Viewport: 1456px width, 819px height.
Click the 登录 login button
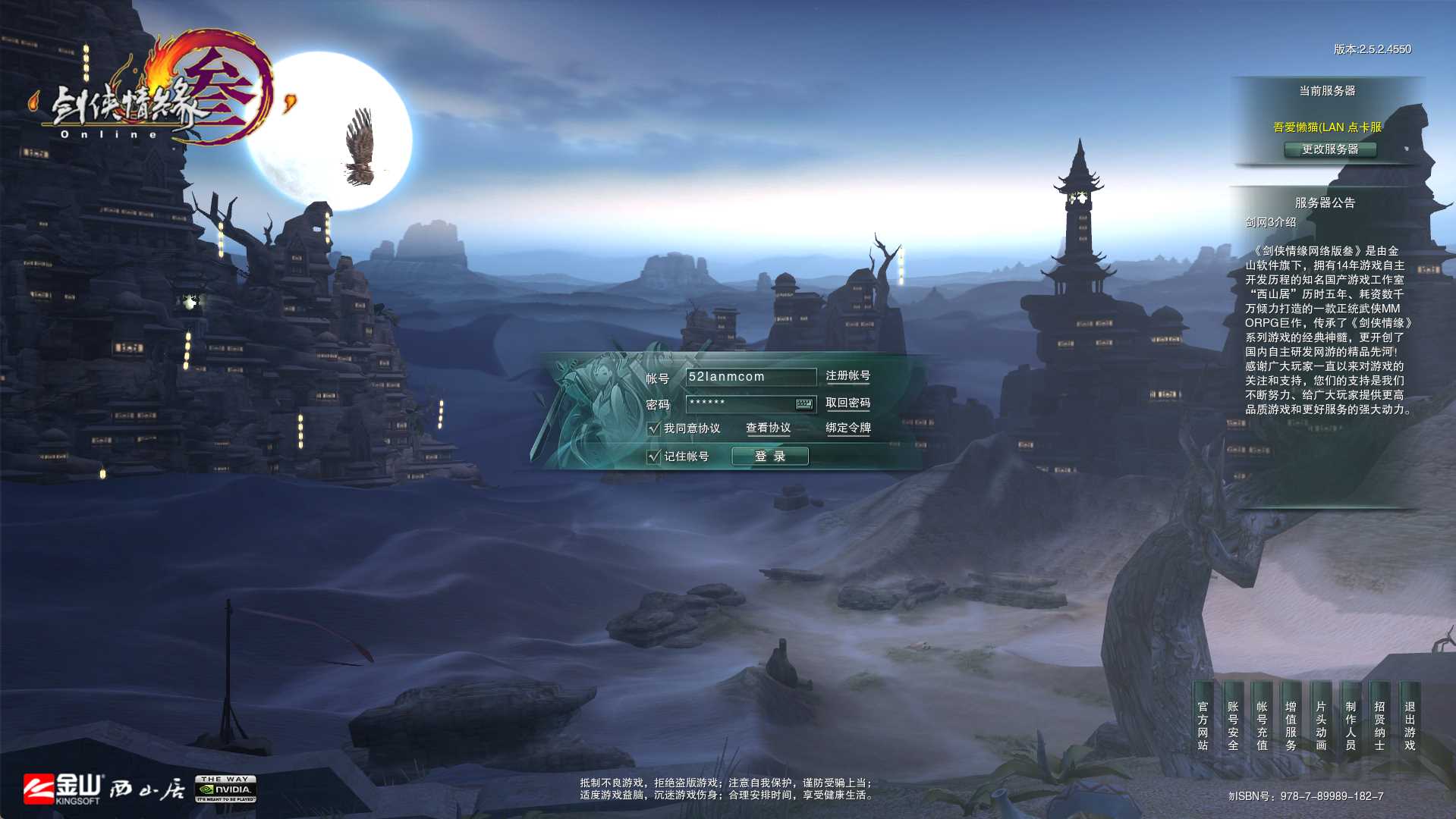(x=769, y=457)
